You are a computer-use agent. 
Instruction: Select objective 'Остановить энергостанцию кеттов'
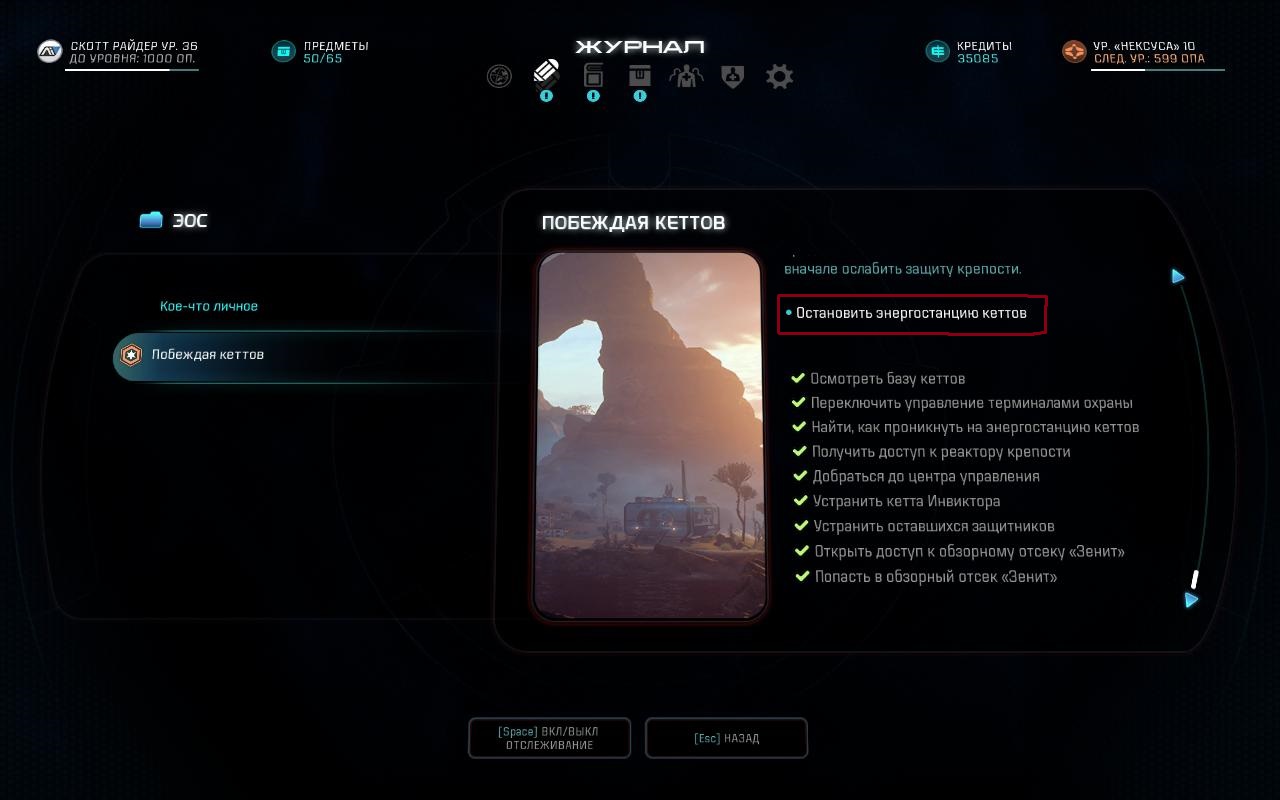[911, 314]
